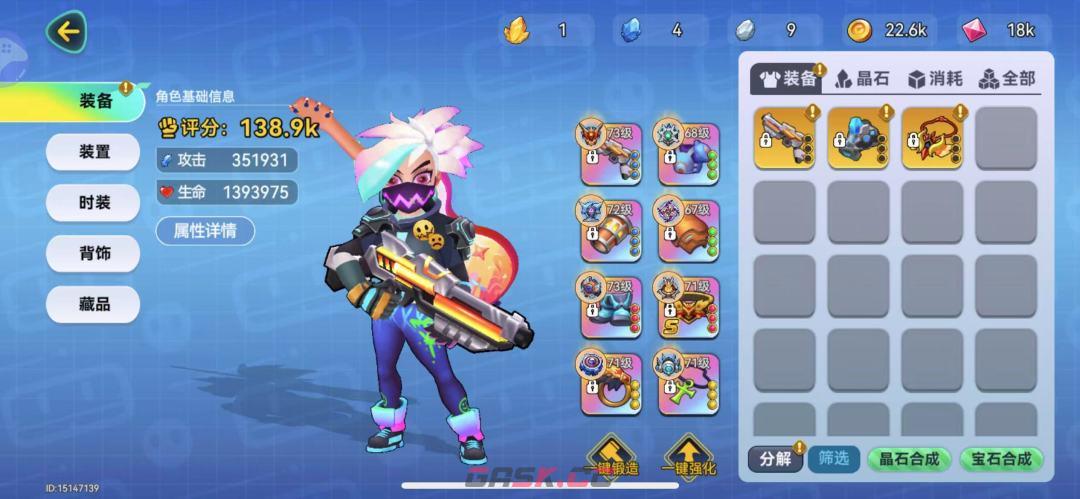This screenshot has height=499, width=1080.
Task: Switch to the 装置 tab
Action: [x=94, y=152]
